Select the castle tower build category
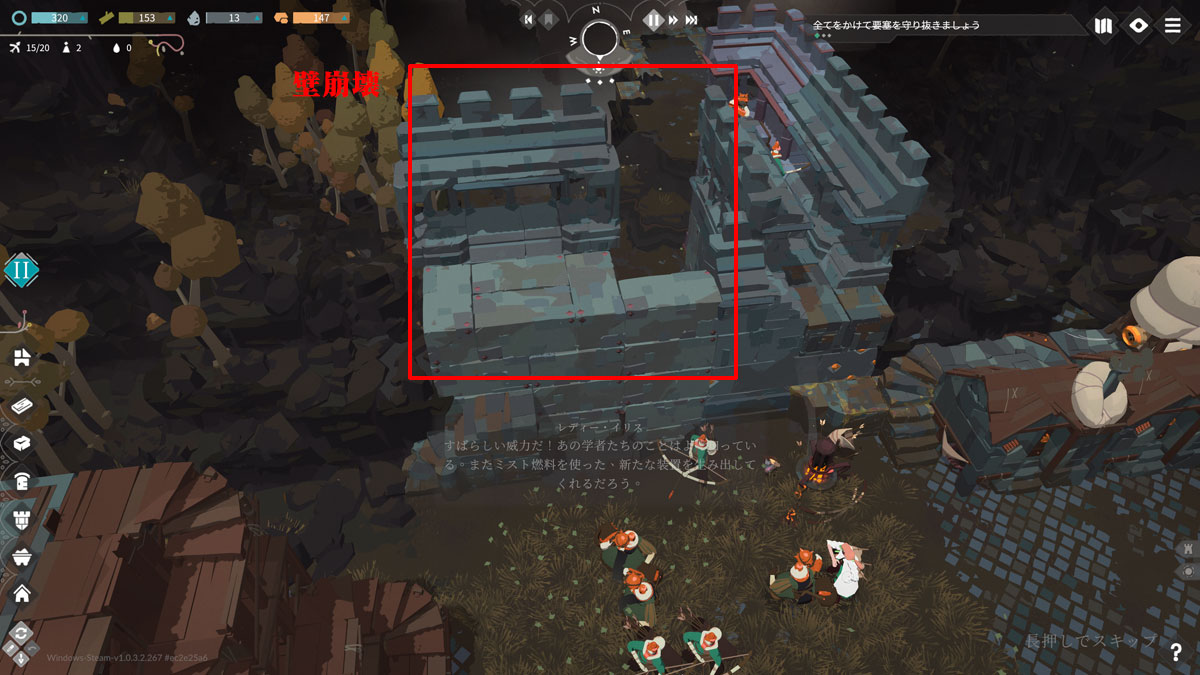 pos(21,518)
